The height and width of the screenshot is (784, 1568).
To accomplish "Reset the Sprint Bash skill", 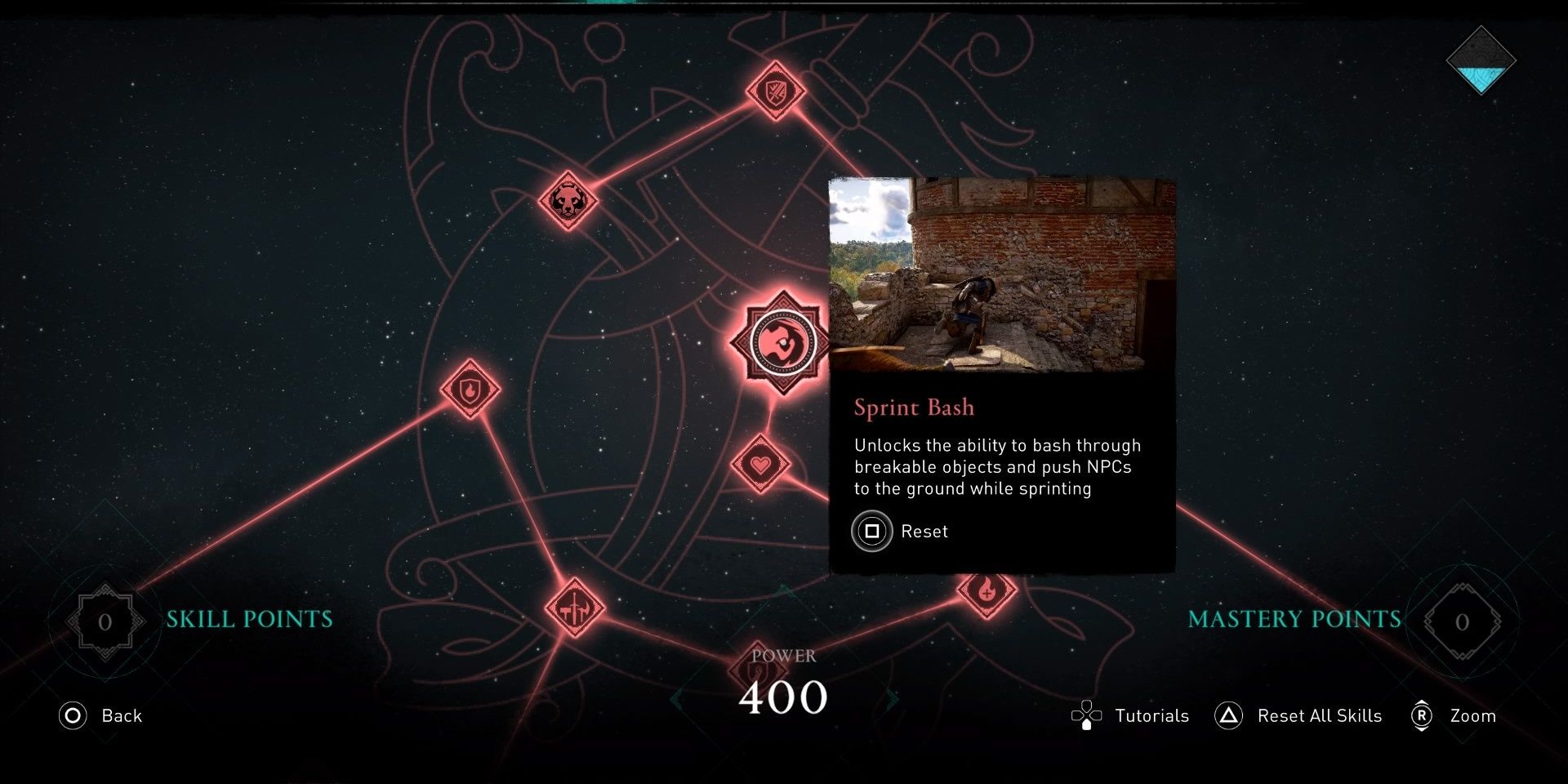I will 924,531.
